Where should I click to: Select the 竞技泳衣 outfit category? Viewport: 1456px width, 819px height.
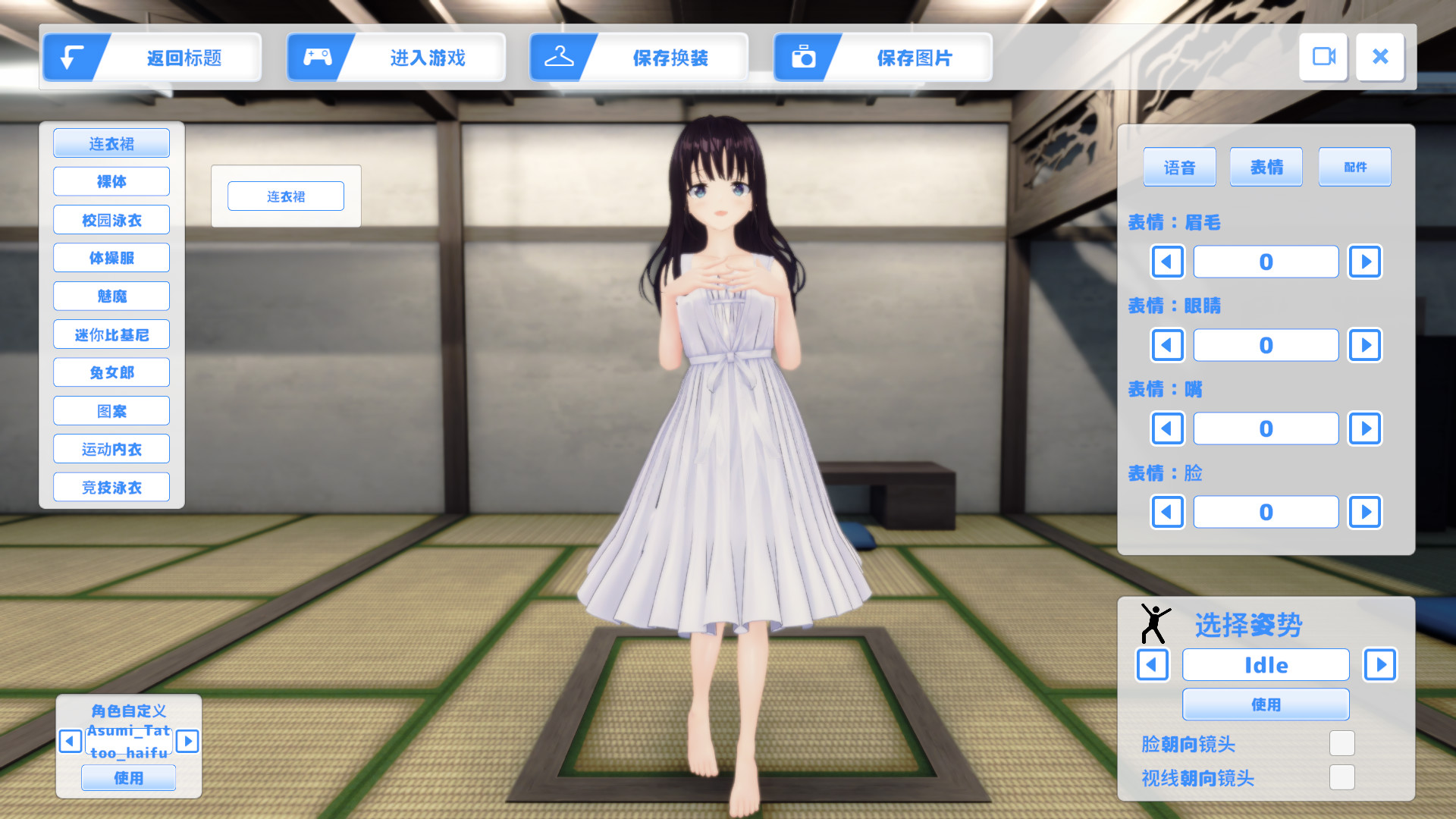[111, 487]
